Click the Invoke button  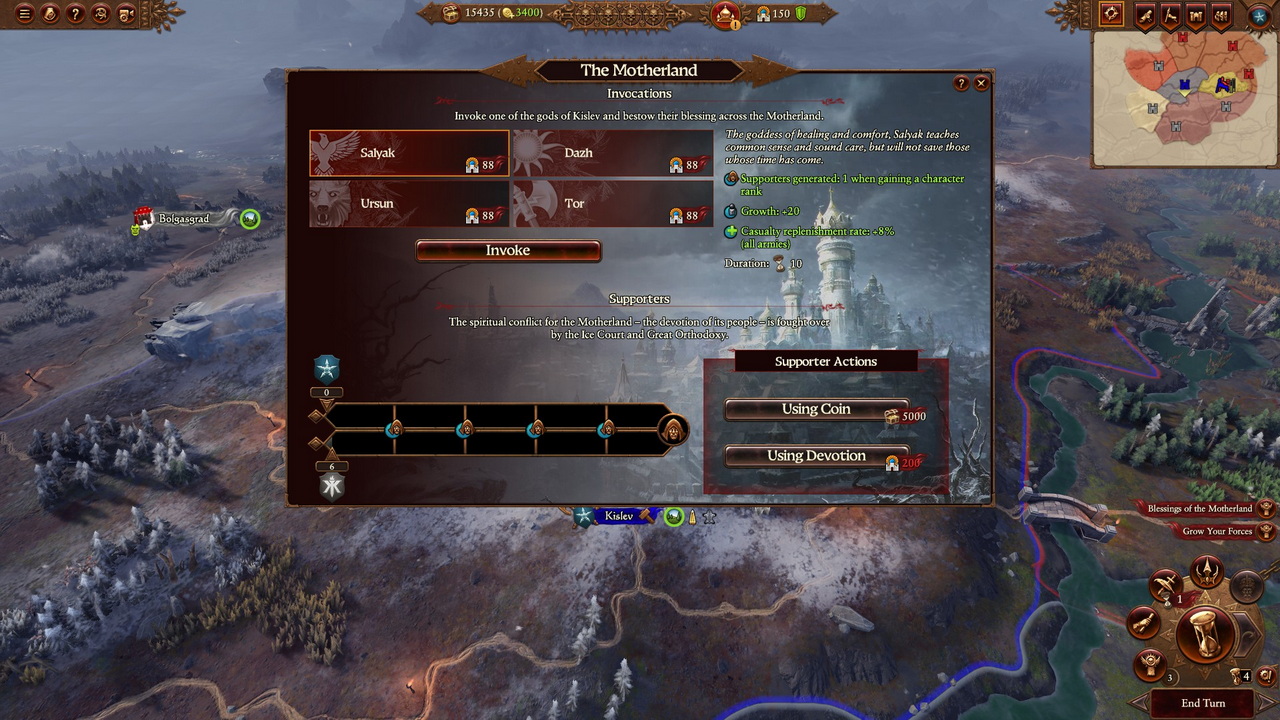pos(508,251)
